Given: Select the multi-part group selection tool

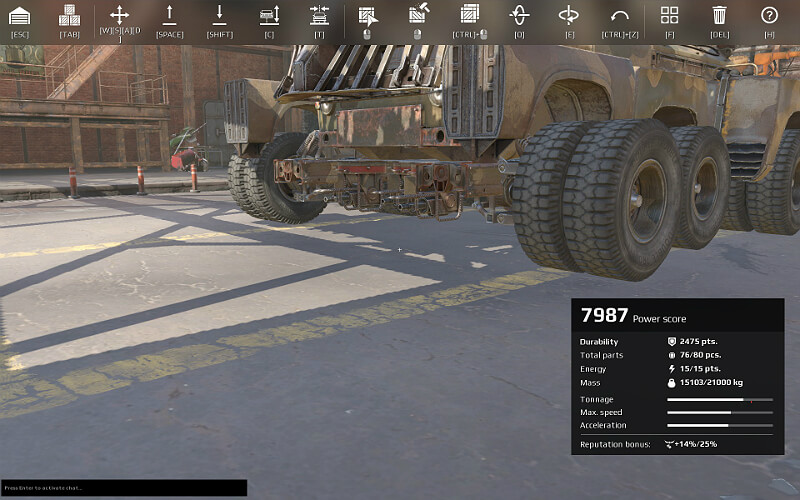Looking at the screenshot, I should click(x=469, y=15).
